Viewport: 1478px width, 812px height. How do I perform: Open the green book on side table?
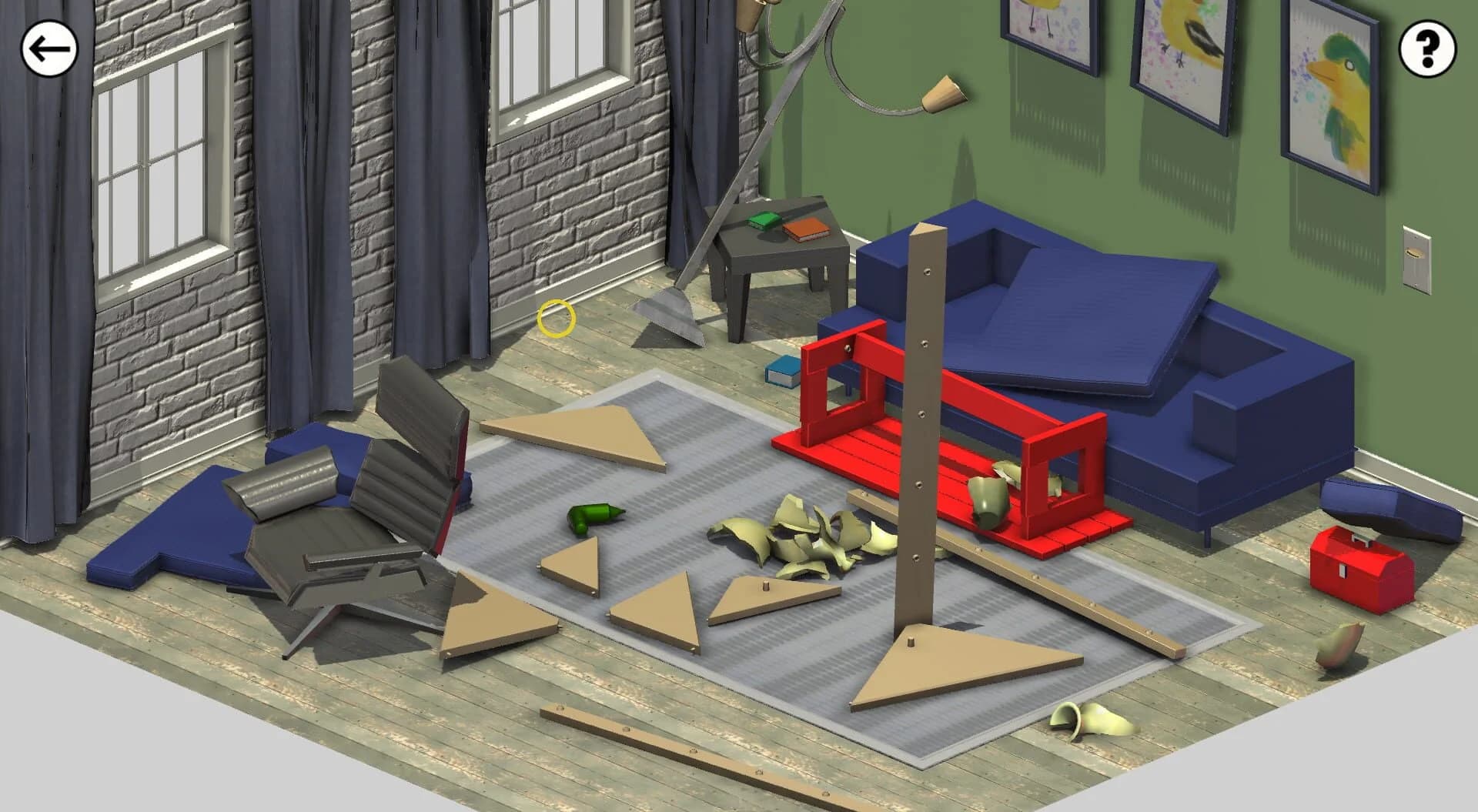[766, 219]
